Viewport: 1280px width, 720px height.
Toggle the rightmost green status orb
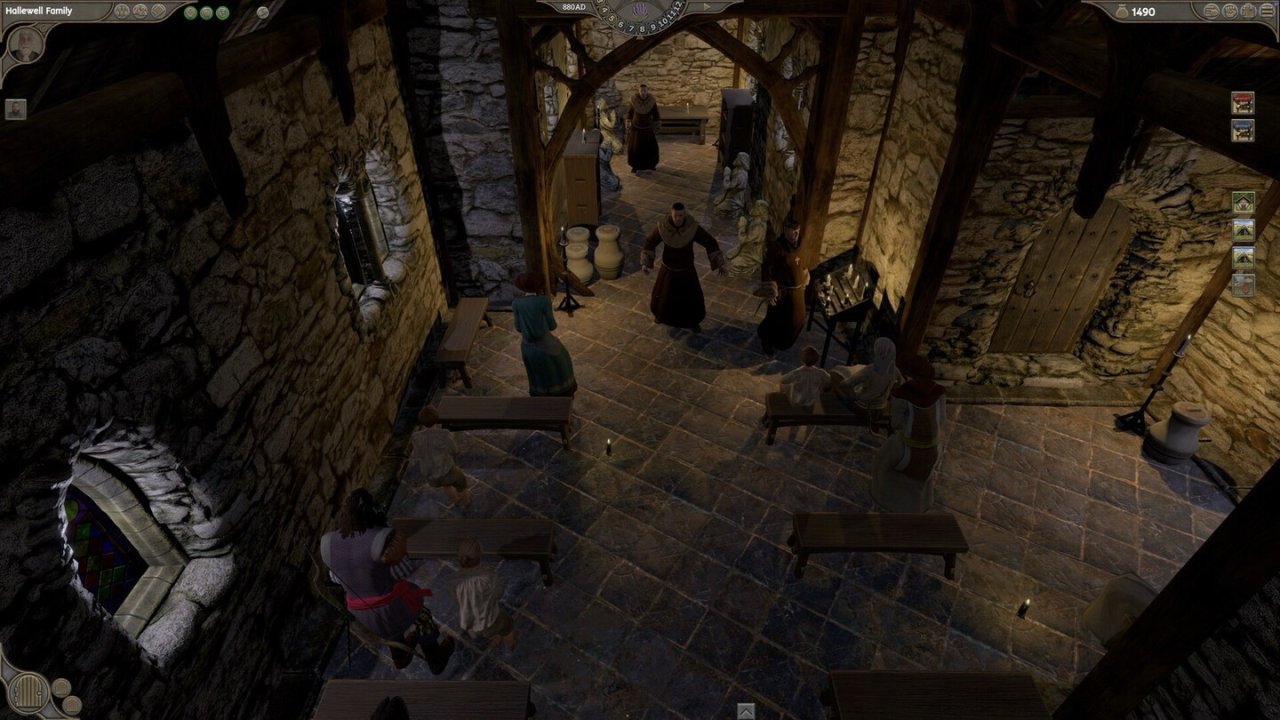[223, 13]
